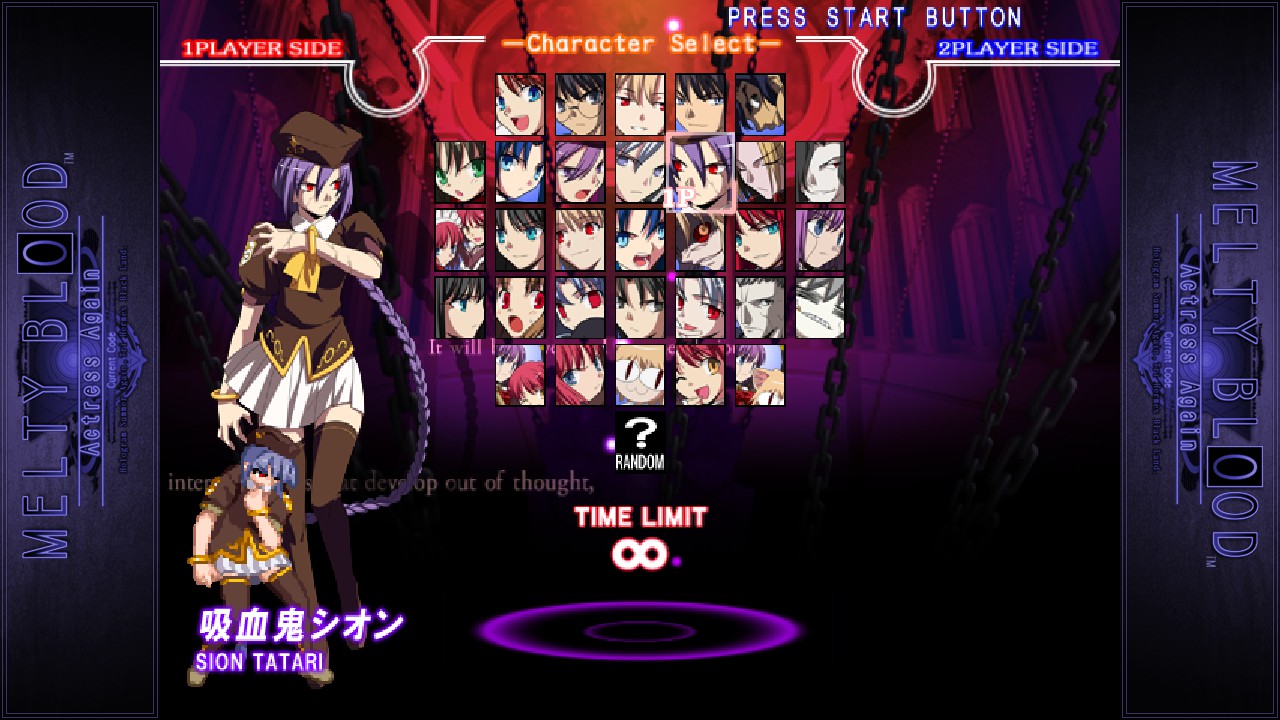Pick the two pink-haired maids portrait
Viewport: 1280px width, 720px height.
coord(460,240)
